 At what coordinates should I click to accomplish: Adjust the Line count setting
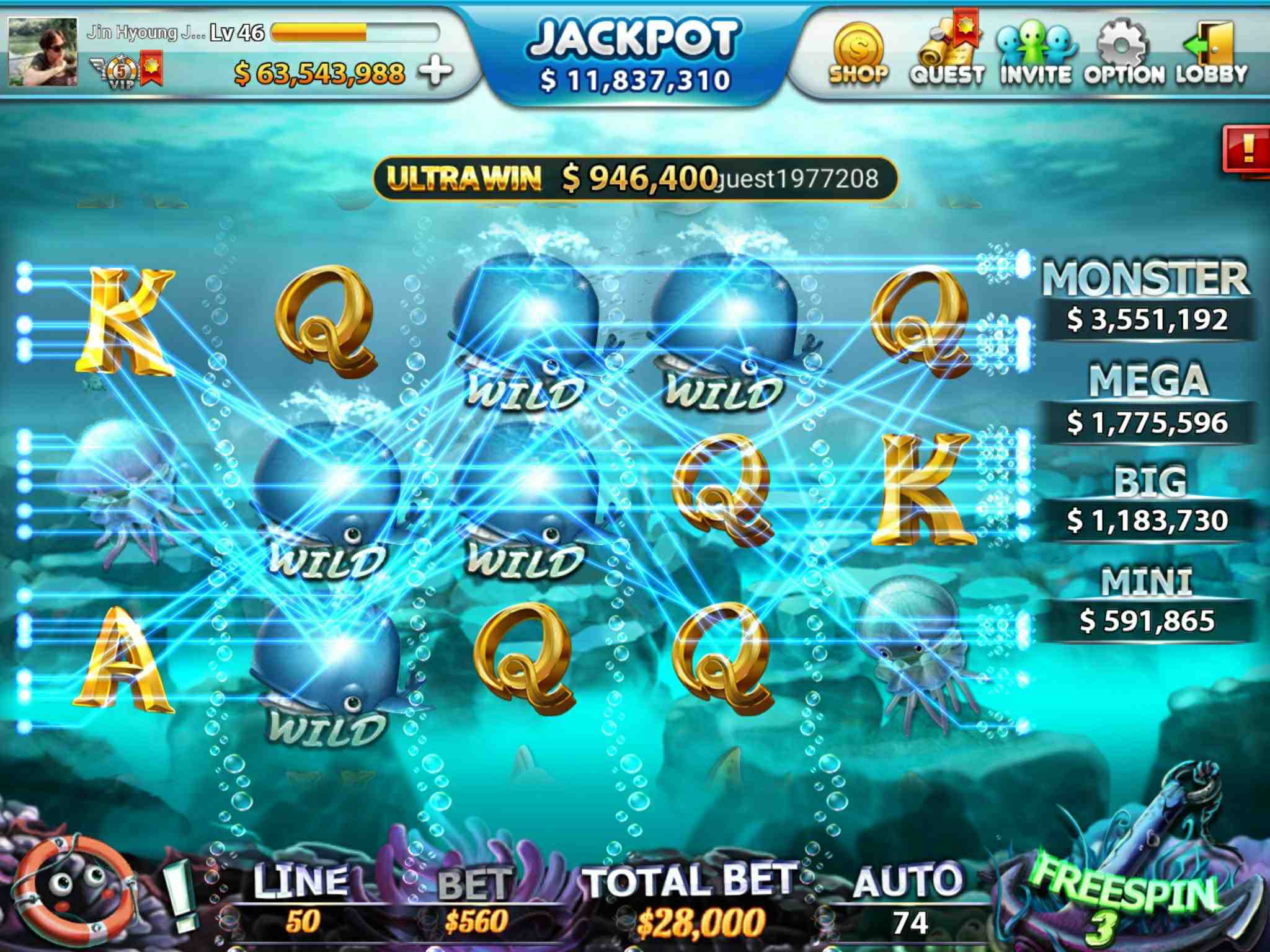click(302, 900)
